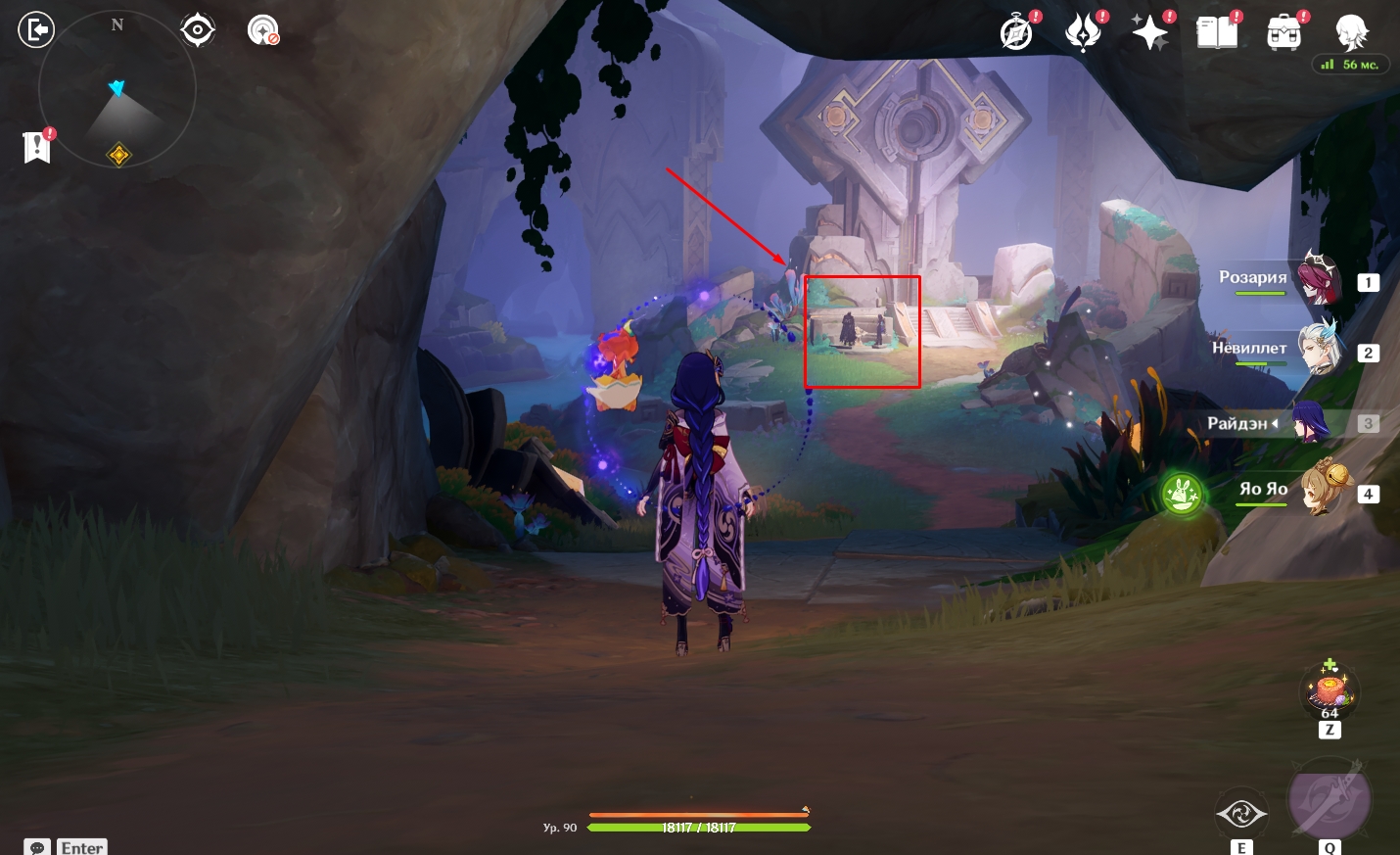The image size is (1400, 855).
Task: Click the circular minimap
Action: (x=117, y=90)
